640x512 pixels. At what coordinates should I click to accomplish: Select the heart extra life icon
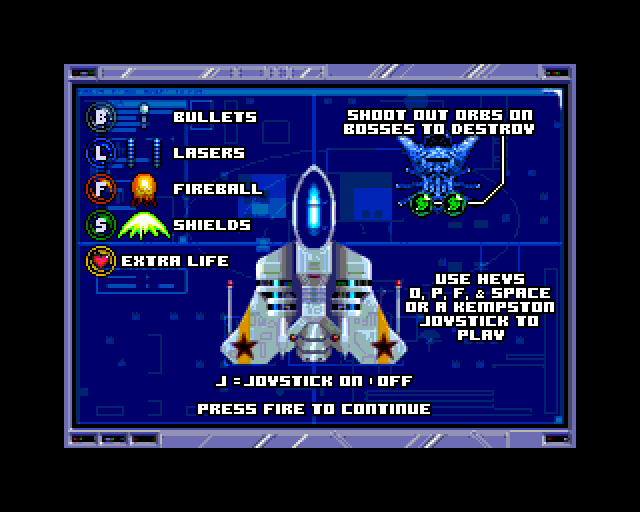pos(102,261)
